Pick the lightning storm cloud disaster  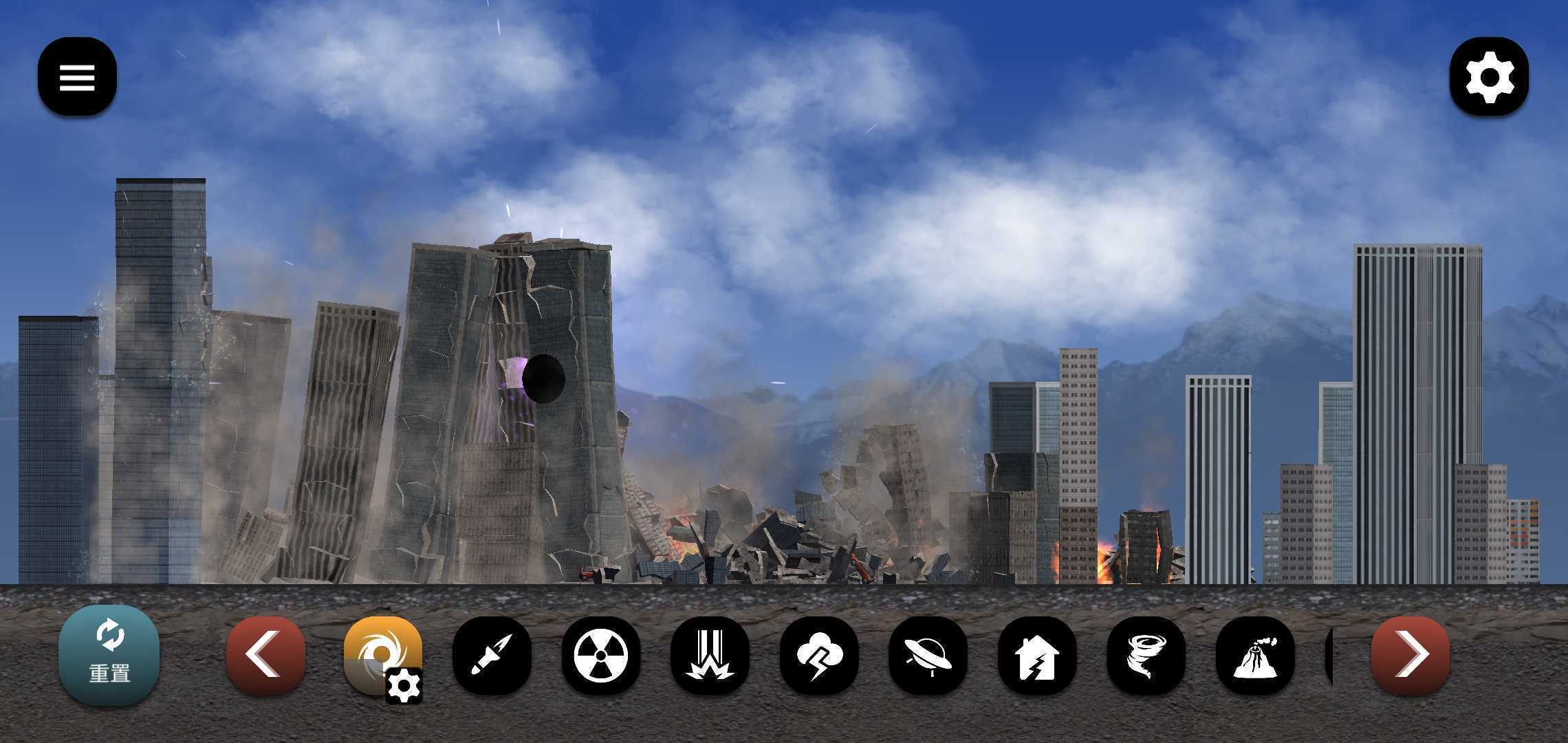(818, 655)
